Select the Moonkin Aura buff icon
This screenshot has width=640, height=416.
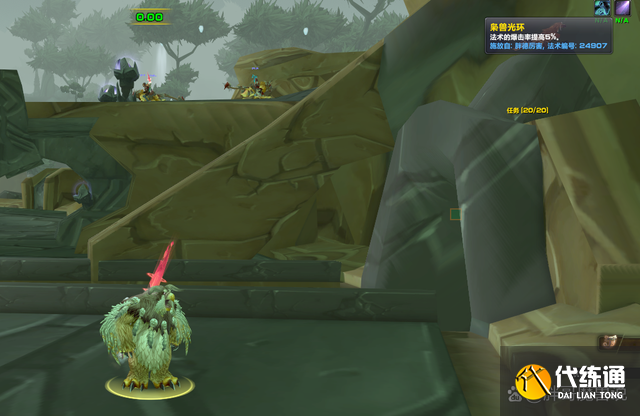pyautogui.click(x=603, y=8)
